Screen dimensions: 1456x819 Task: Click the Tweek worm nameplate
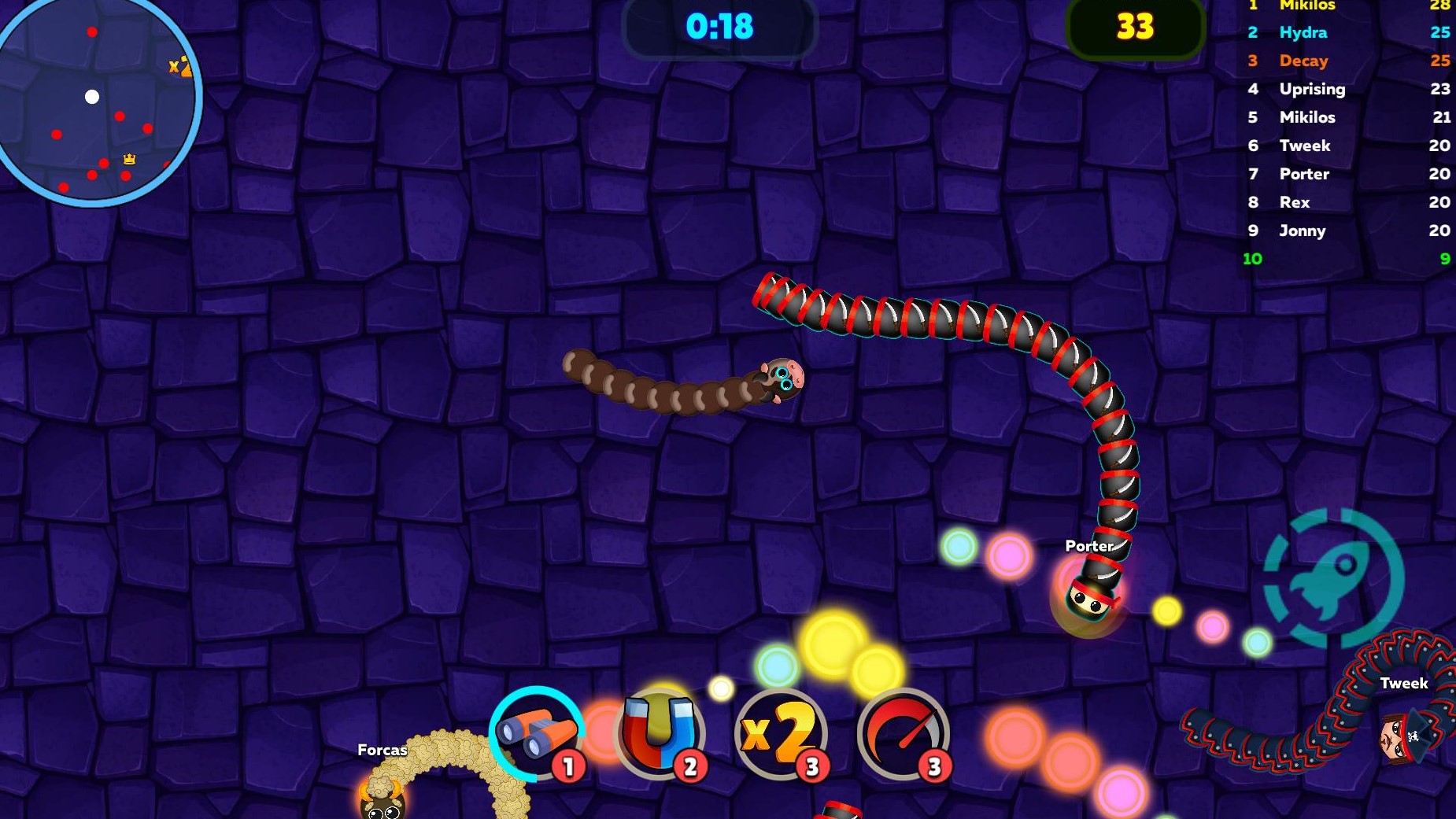[x=1406, y=683]
